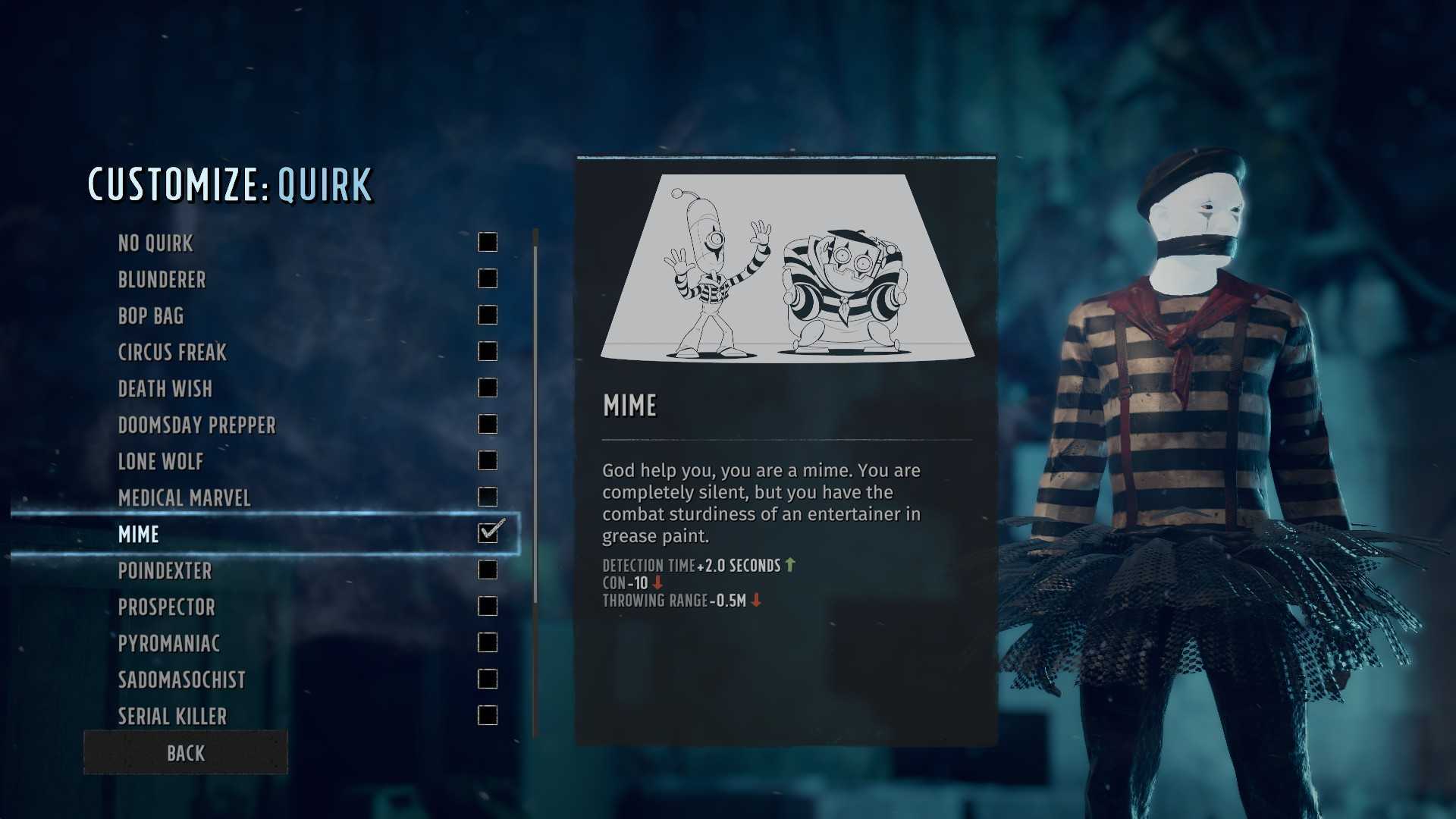
Task: Tick the checkbox beside Death Wish
Action: pyautogui.click(x=488, y=388)
